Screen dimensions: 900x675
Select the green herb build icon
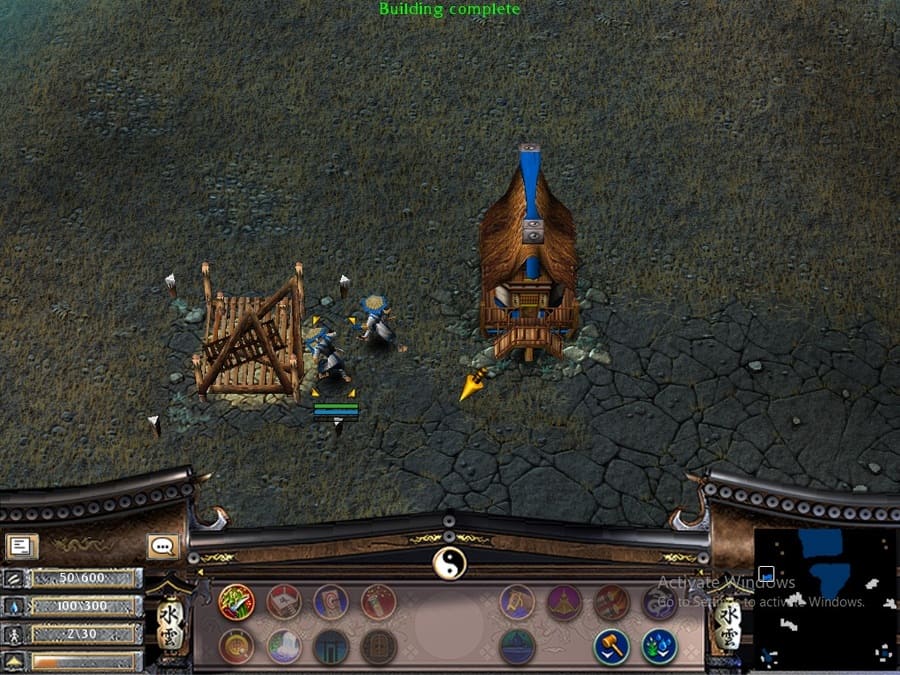(237, 602)
